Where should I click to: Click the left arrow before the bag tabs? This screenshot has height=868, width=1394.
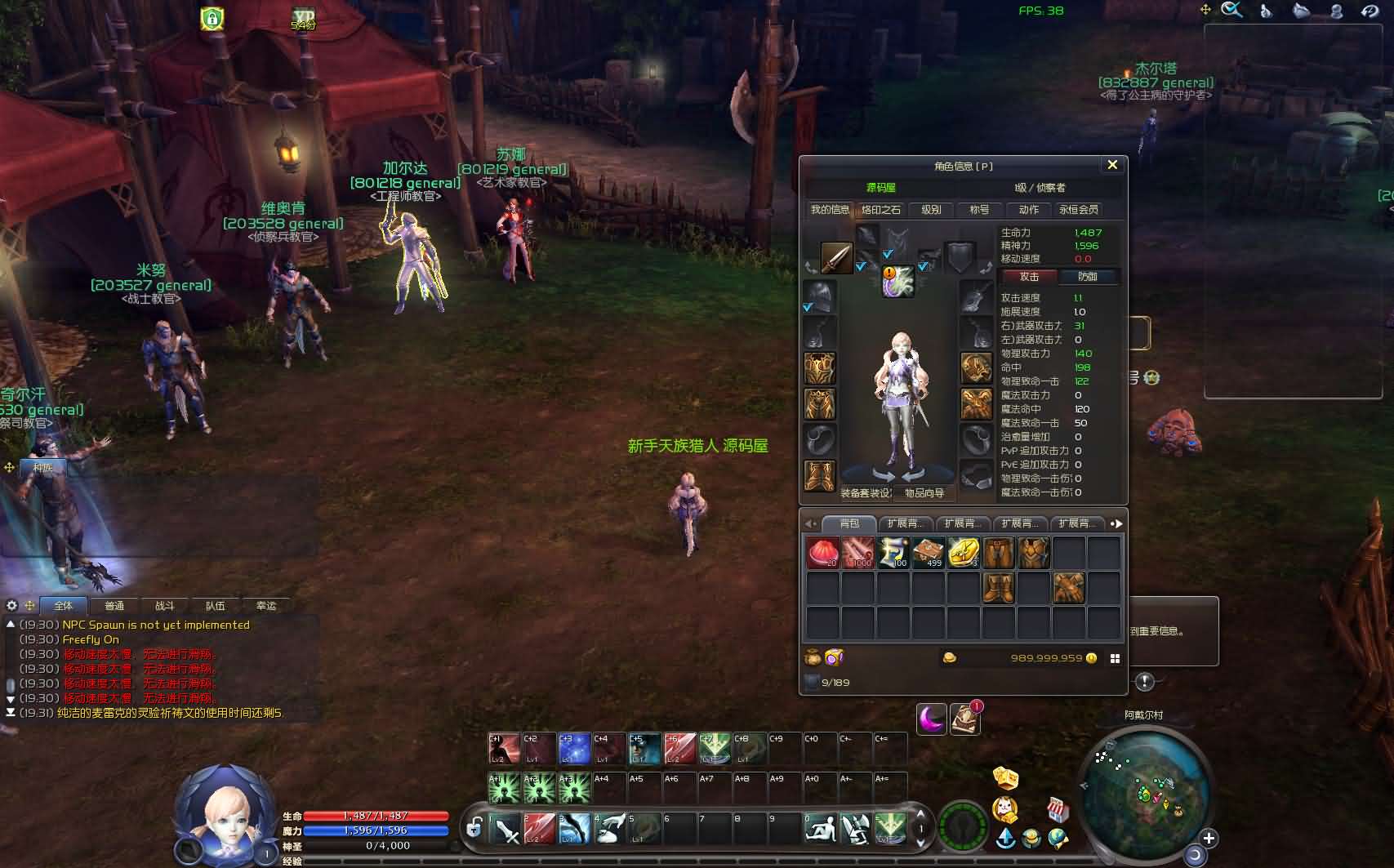[809, 523]
